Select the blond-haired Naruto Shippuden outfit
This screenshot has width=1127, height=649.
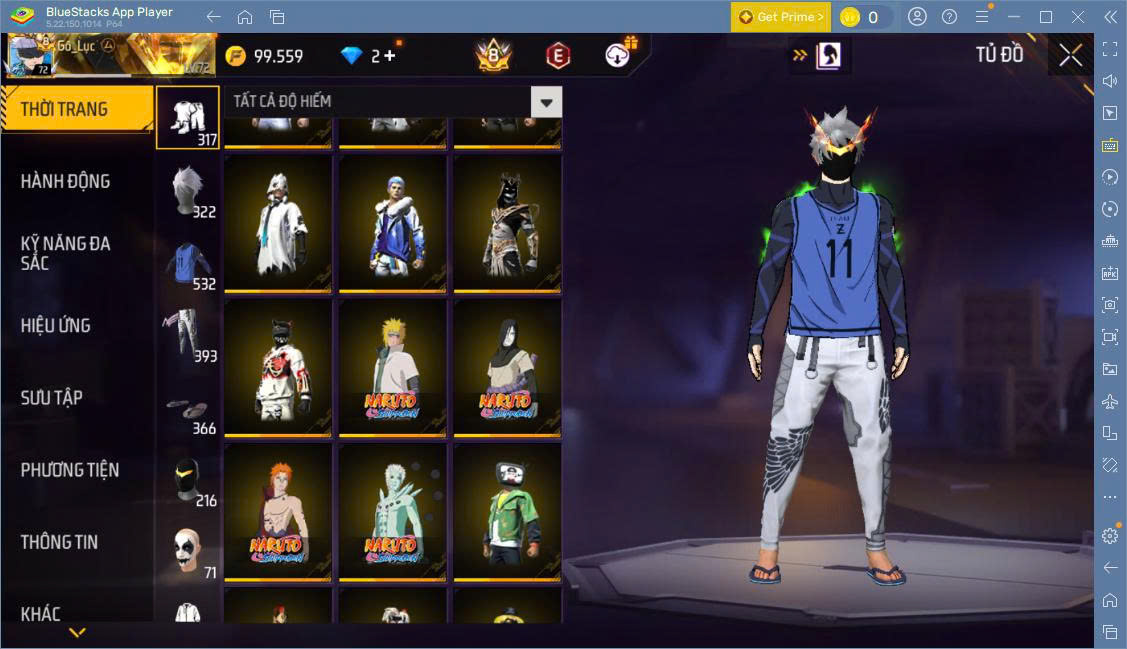392,369
